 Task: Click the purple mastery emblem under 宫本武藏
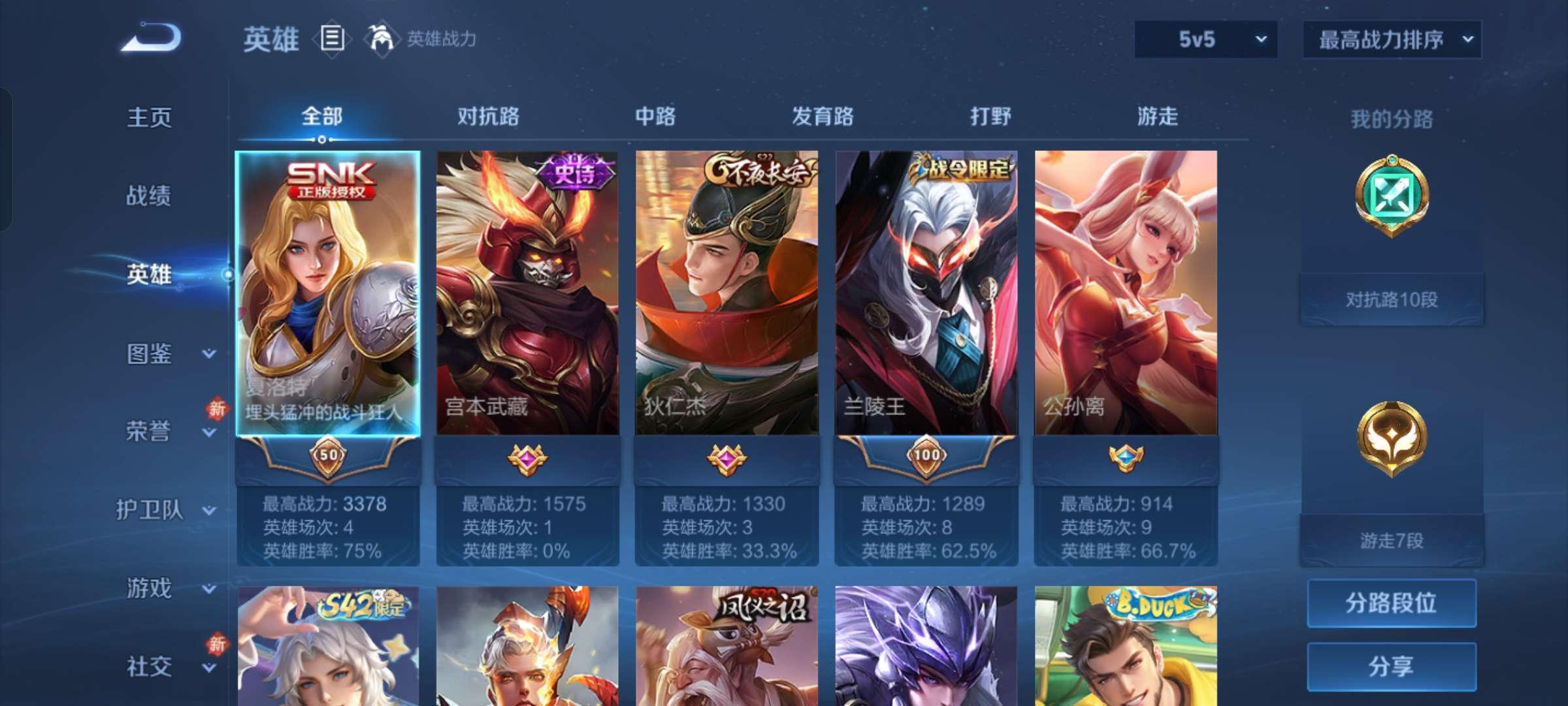pyautogui.click(x=528, y=456)
